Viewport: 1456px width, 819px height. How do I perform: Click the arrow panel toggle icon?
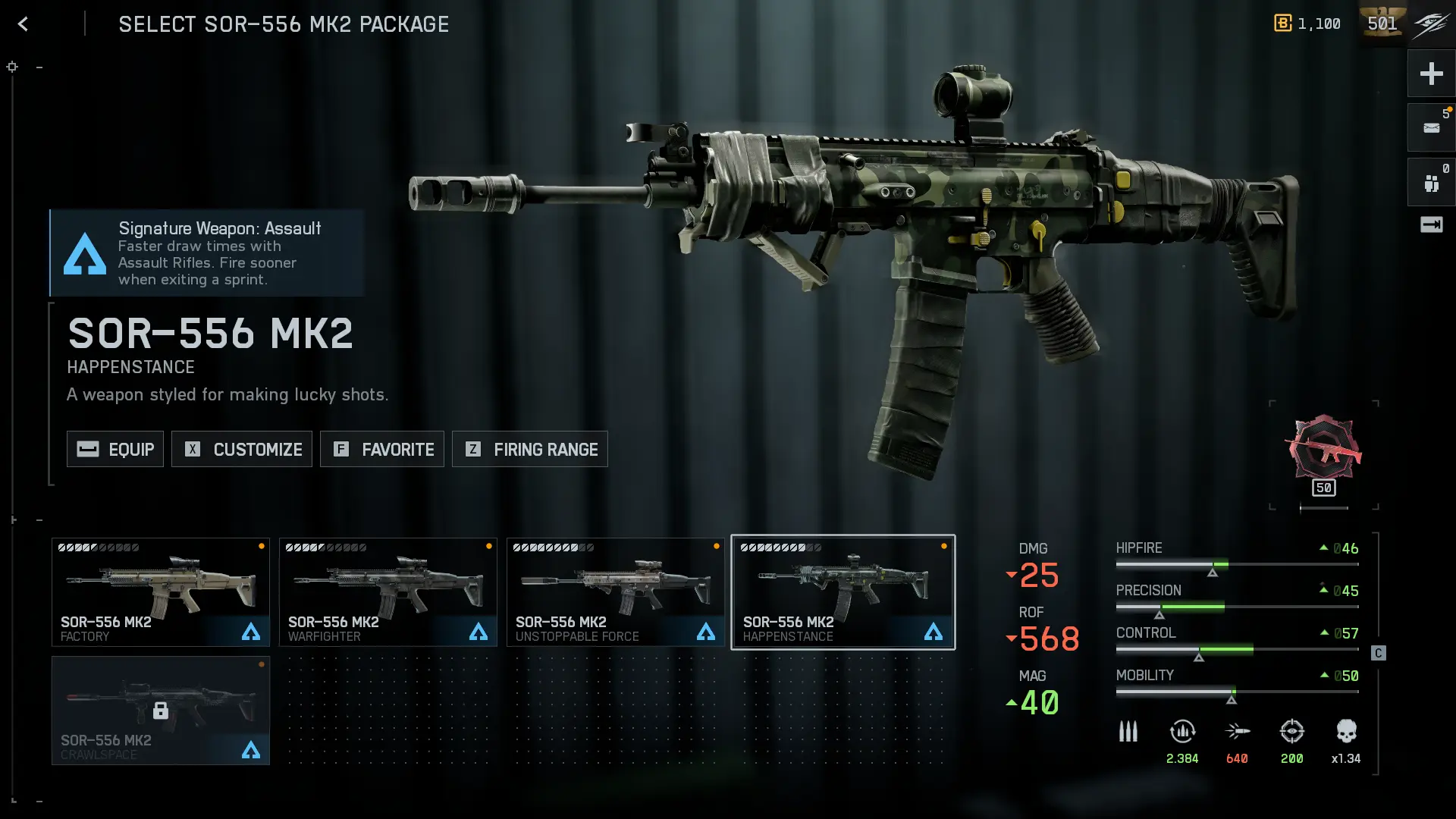click(x=1431, y=224)
